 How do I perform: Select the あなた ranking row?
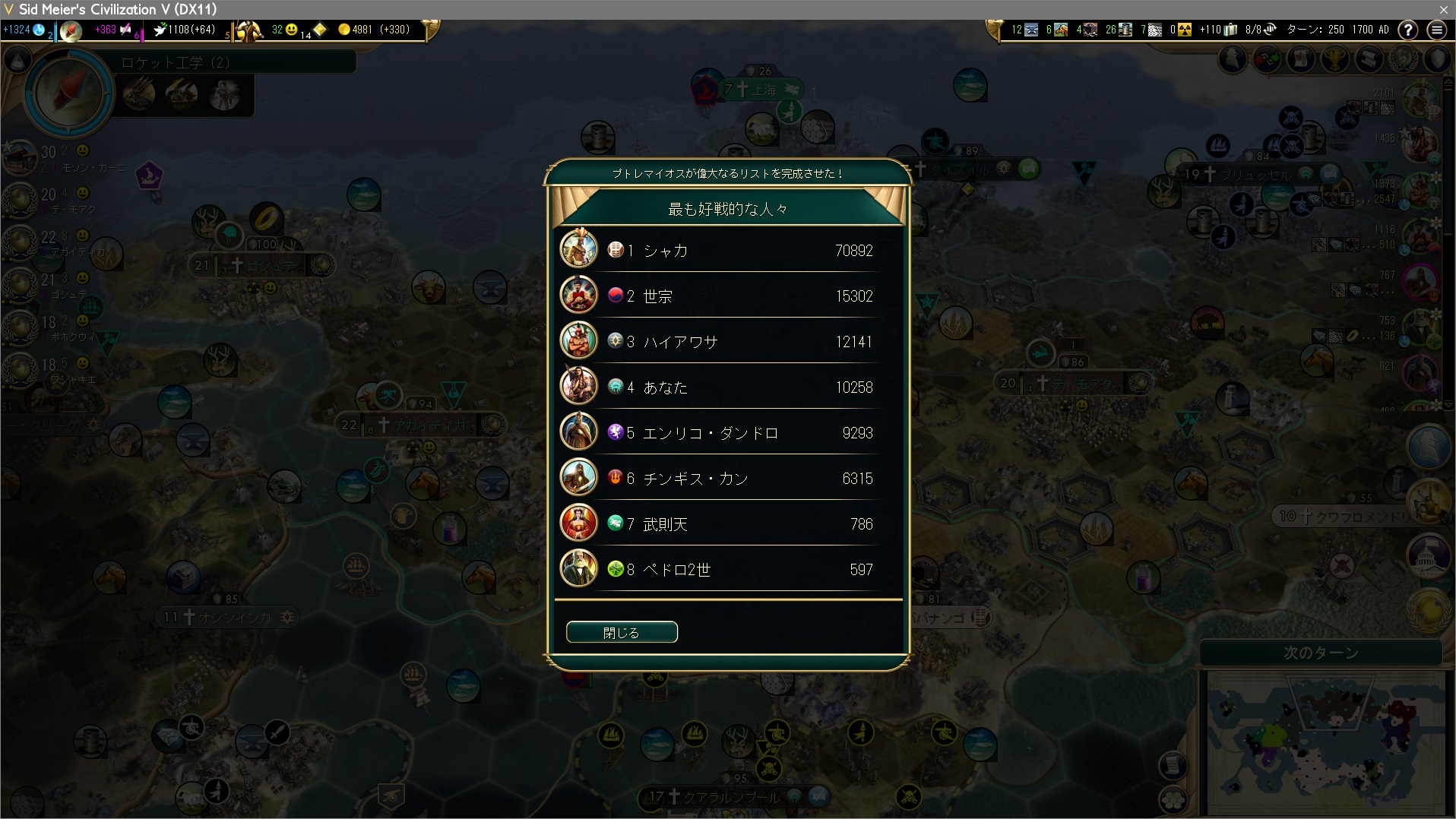tap(727, 387)
